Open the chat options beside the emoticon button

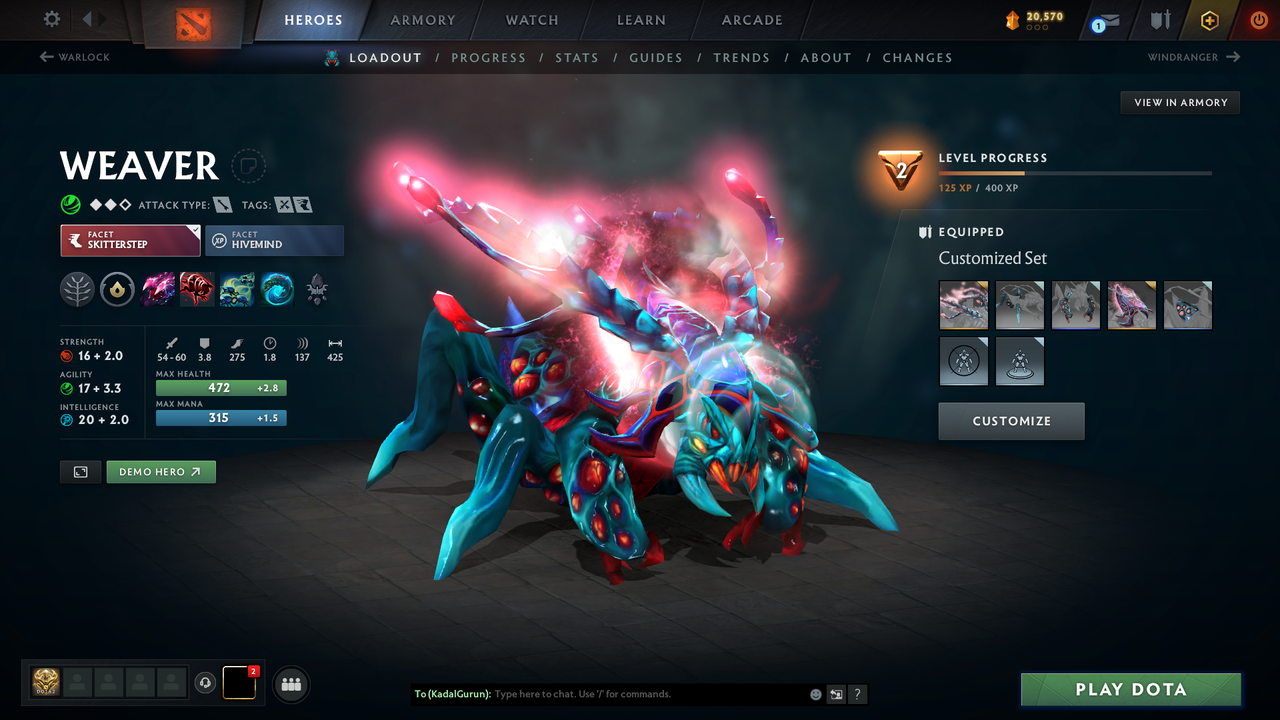click(x=836, y=694)
